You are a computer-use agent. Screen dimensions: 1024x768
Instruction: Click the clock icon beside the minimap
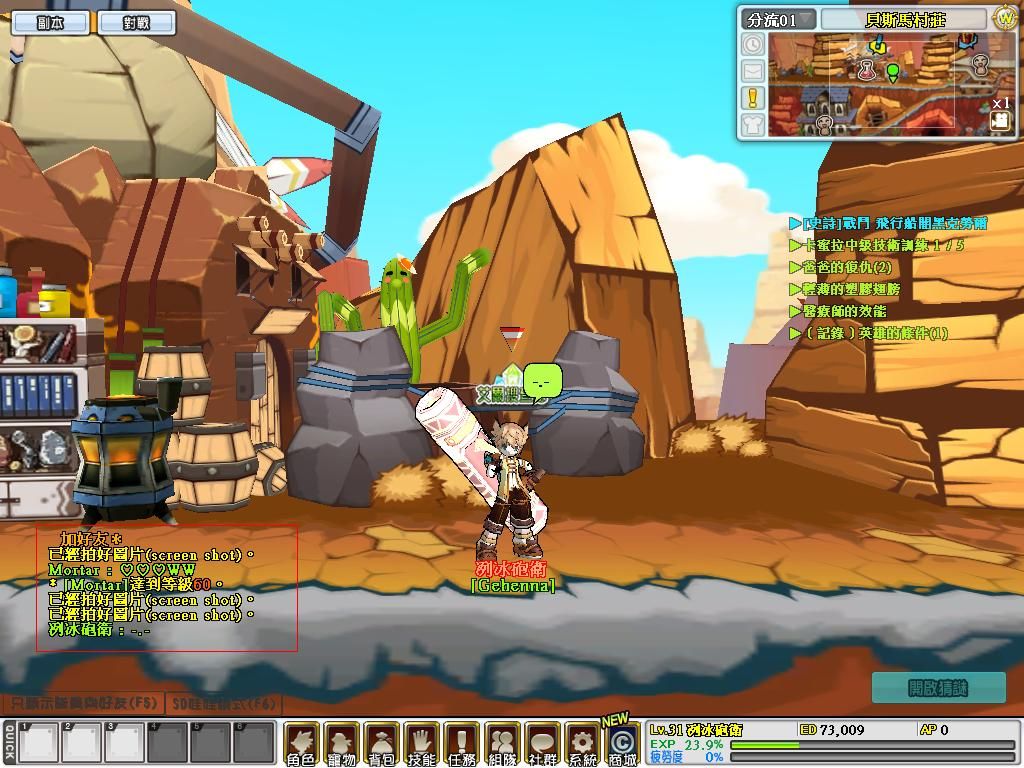point(752,44)
